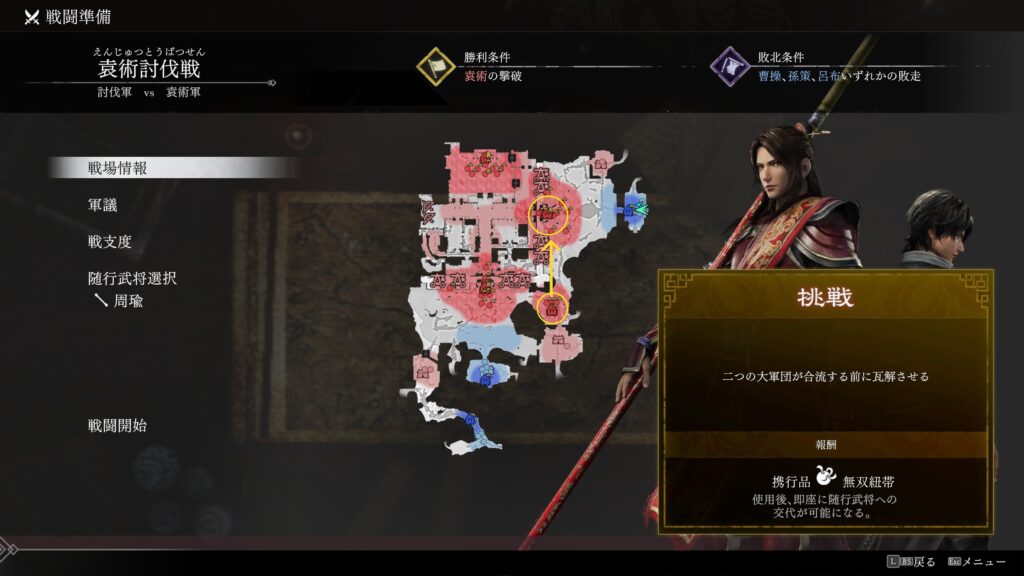
Task: Select the 戦場情報 menu entry
Action: [118, 168]
